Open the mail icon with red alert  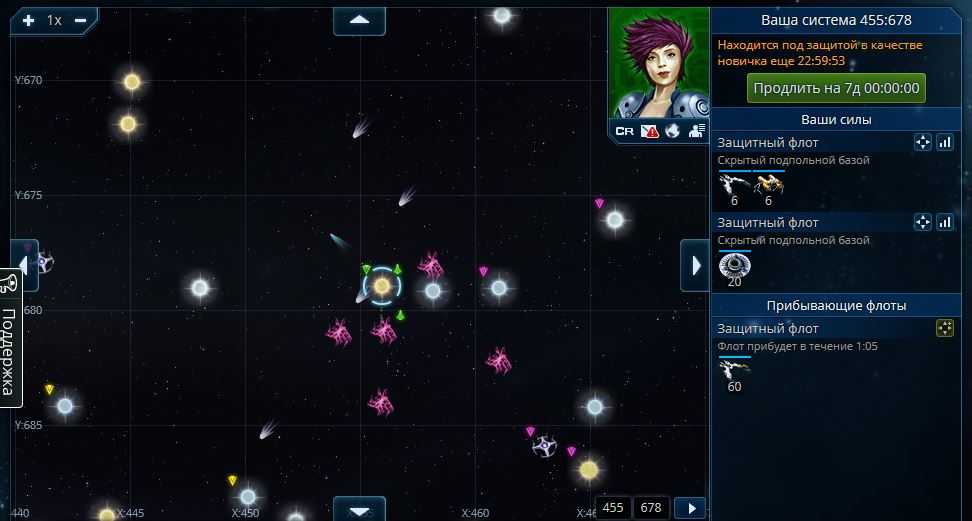(x=649, y=131)
